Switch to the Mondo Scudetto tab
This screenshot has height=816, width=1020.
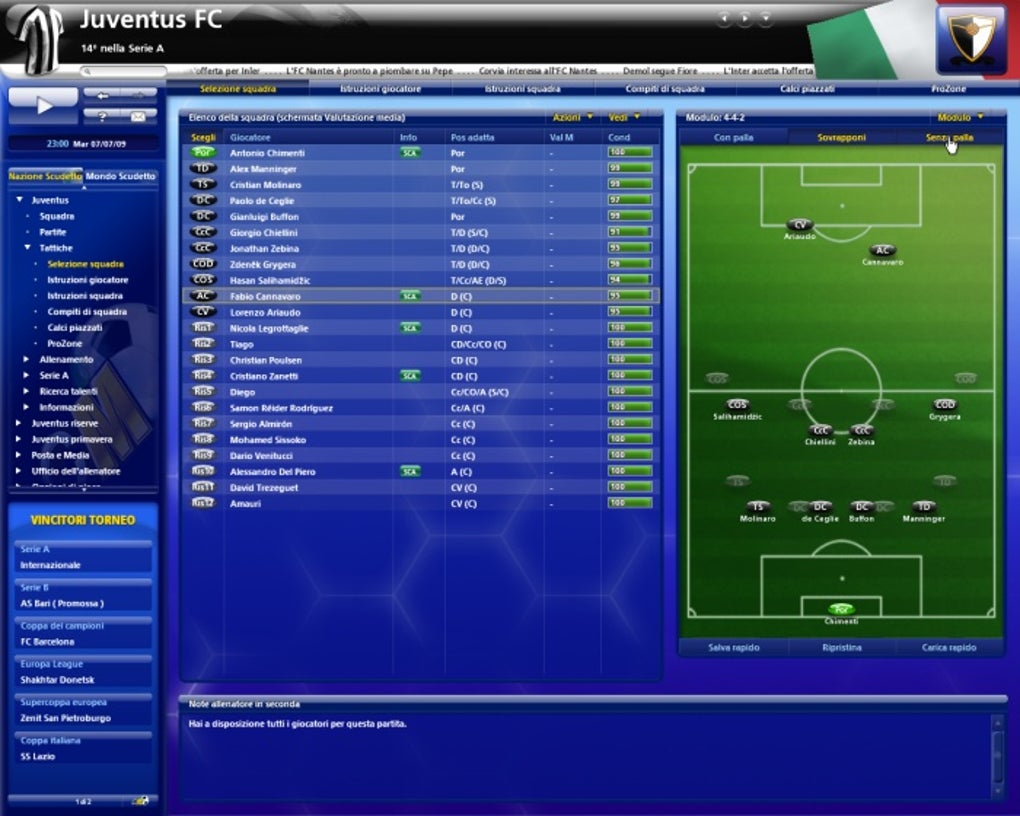[x=121, y=176]
